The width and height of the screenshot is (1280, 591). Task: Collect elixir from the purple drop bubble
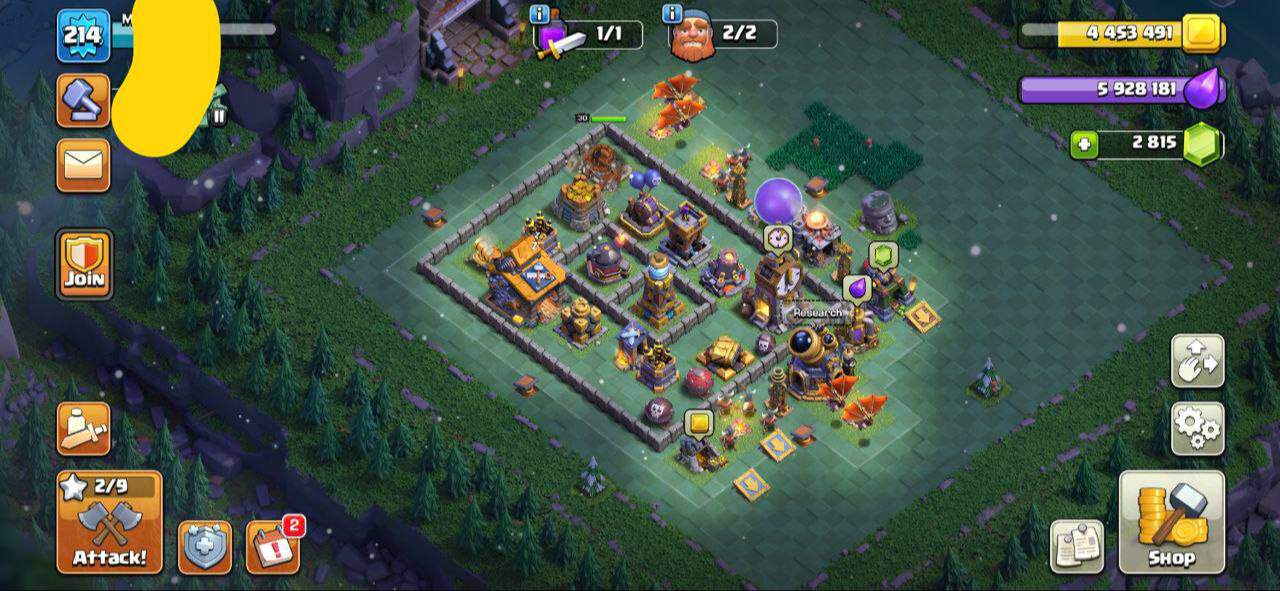click(857, 289)
